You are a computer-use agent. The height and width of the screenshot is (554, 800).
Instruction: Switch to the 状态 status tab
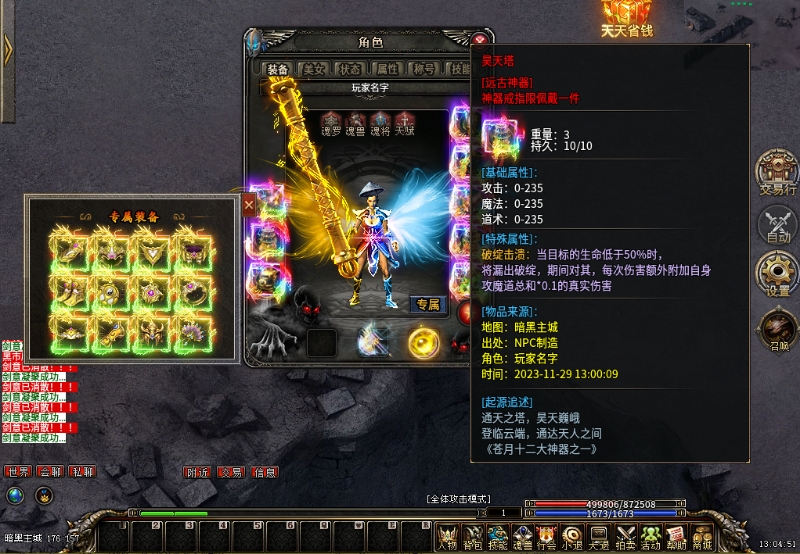[350, 69]
